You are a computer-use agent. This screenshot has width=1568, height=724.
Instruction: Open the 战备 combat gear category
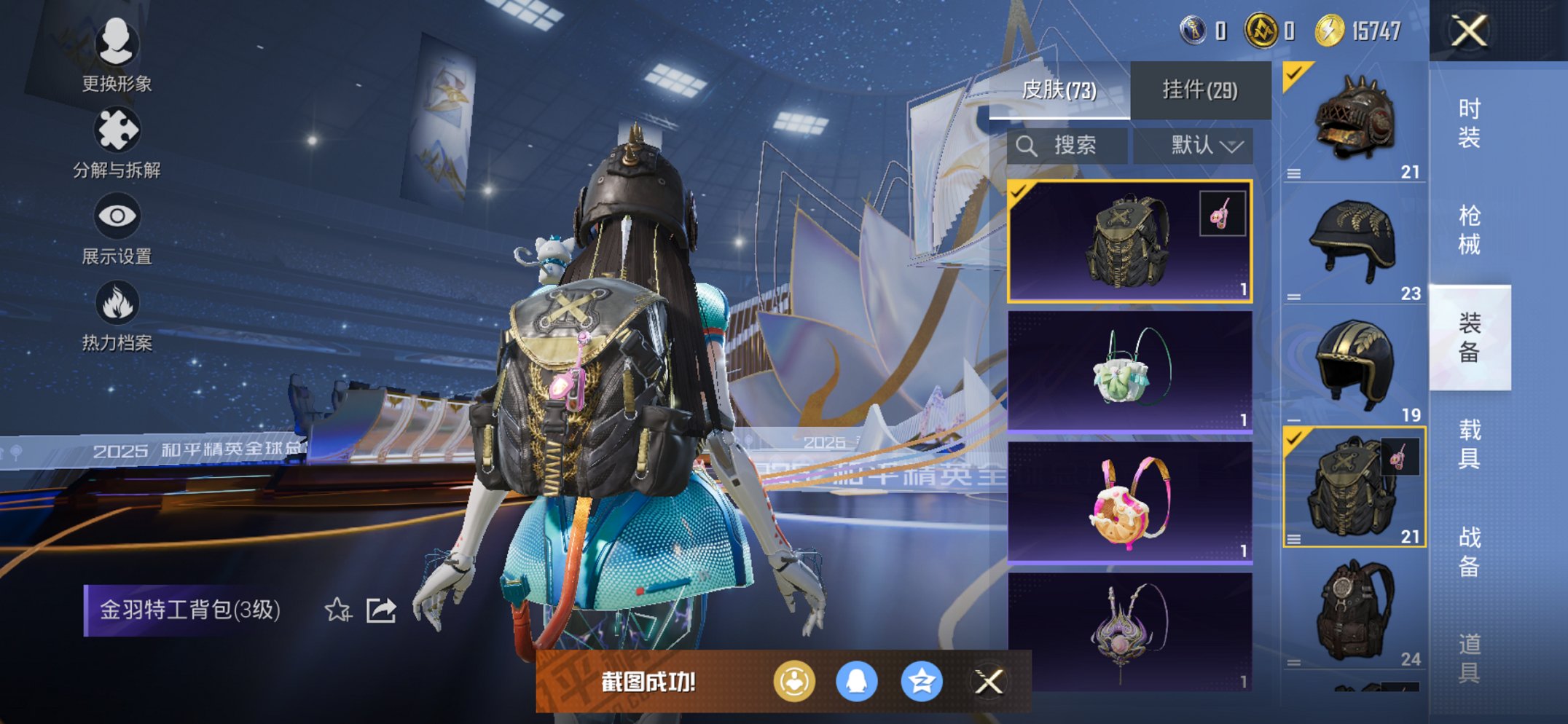[1469, 551]
